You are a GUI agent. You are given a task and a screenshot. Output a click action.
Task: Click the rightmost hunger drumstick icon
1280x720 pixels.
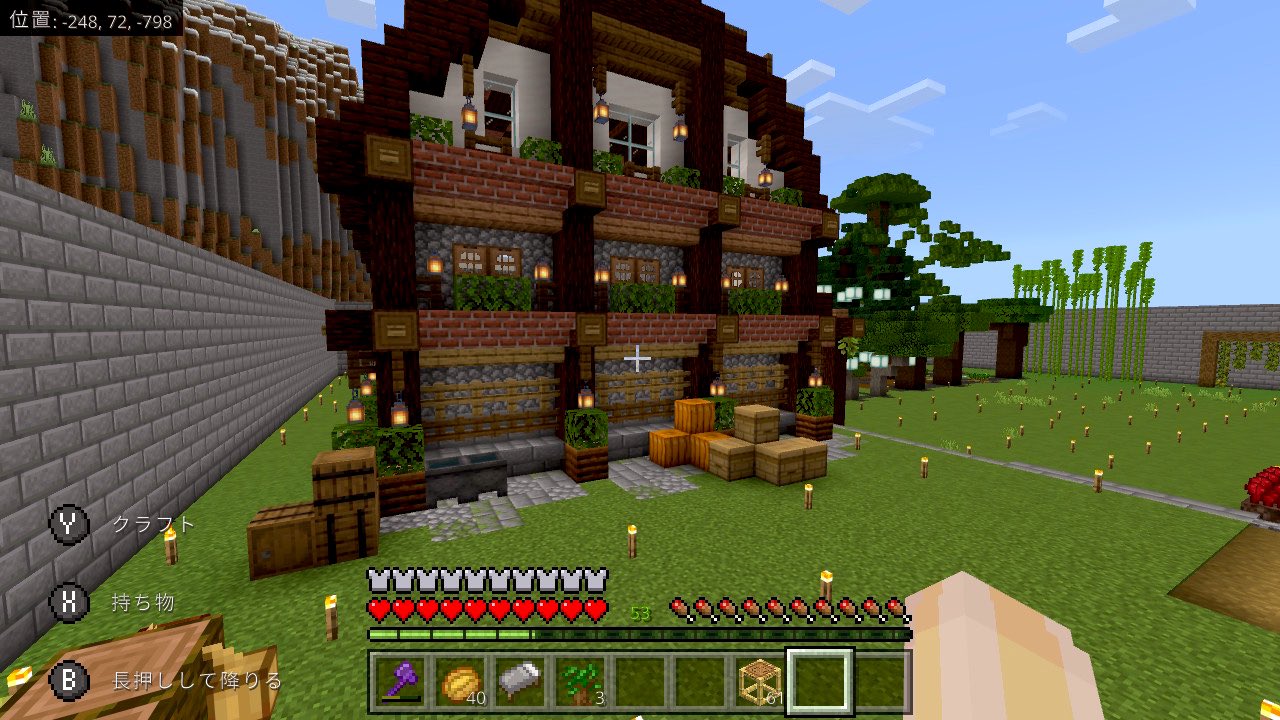(x=893, y=605)
